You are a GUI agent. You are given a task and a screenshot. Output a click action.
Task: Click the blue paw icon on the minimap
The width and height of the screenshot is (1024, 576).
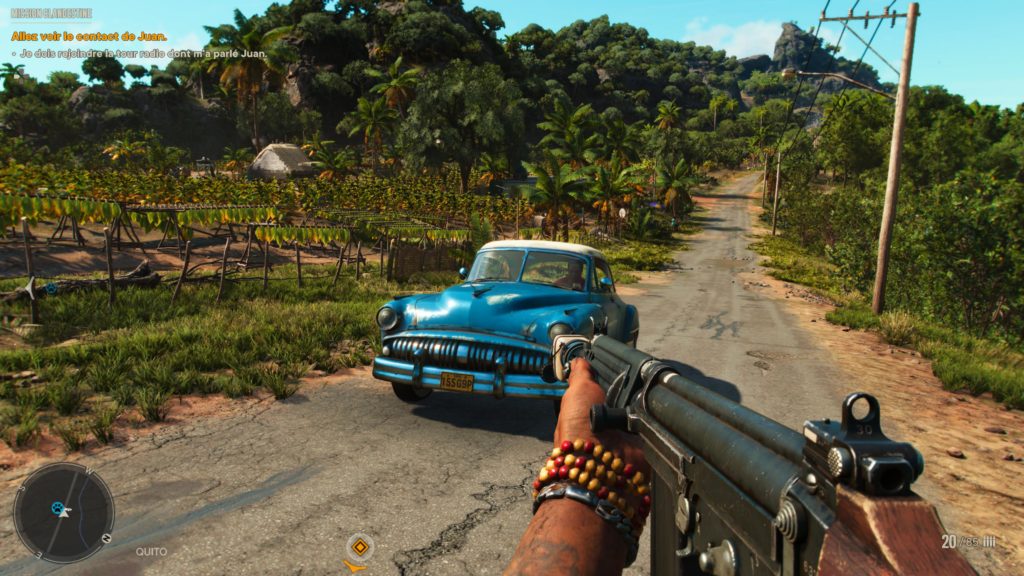coord(58,507)
